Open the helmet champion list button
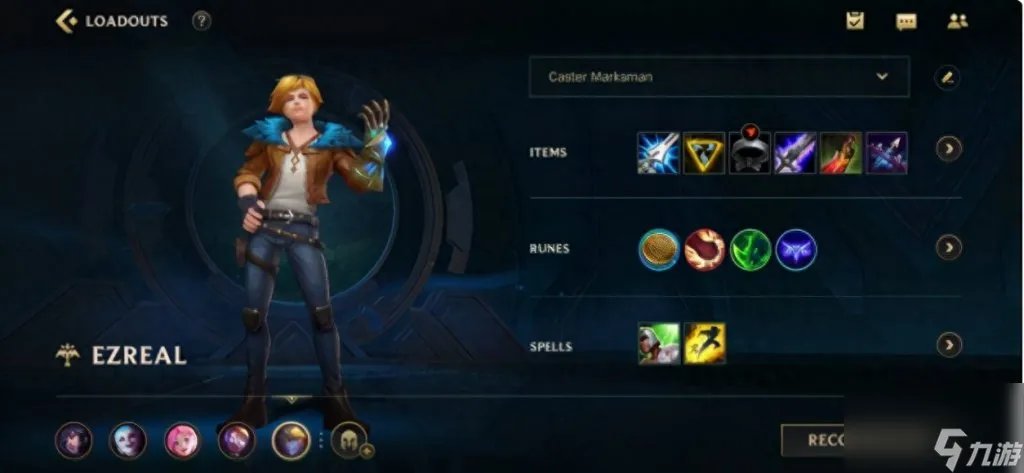The height and width of the screenshot is (473, 1024). pos(349,440)
